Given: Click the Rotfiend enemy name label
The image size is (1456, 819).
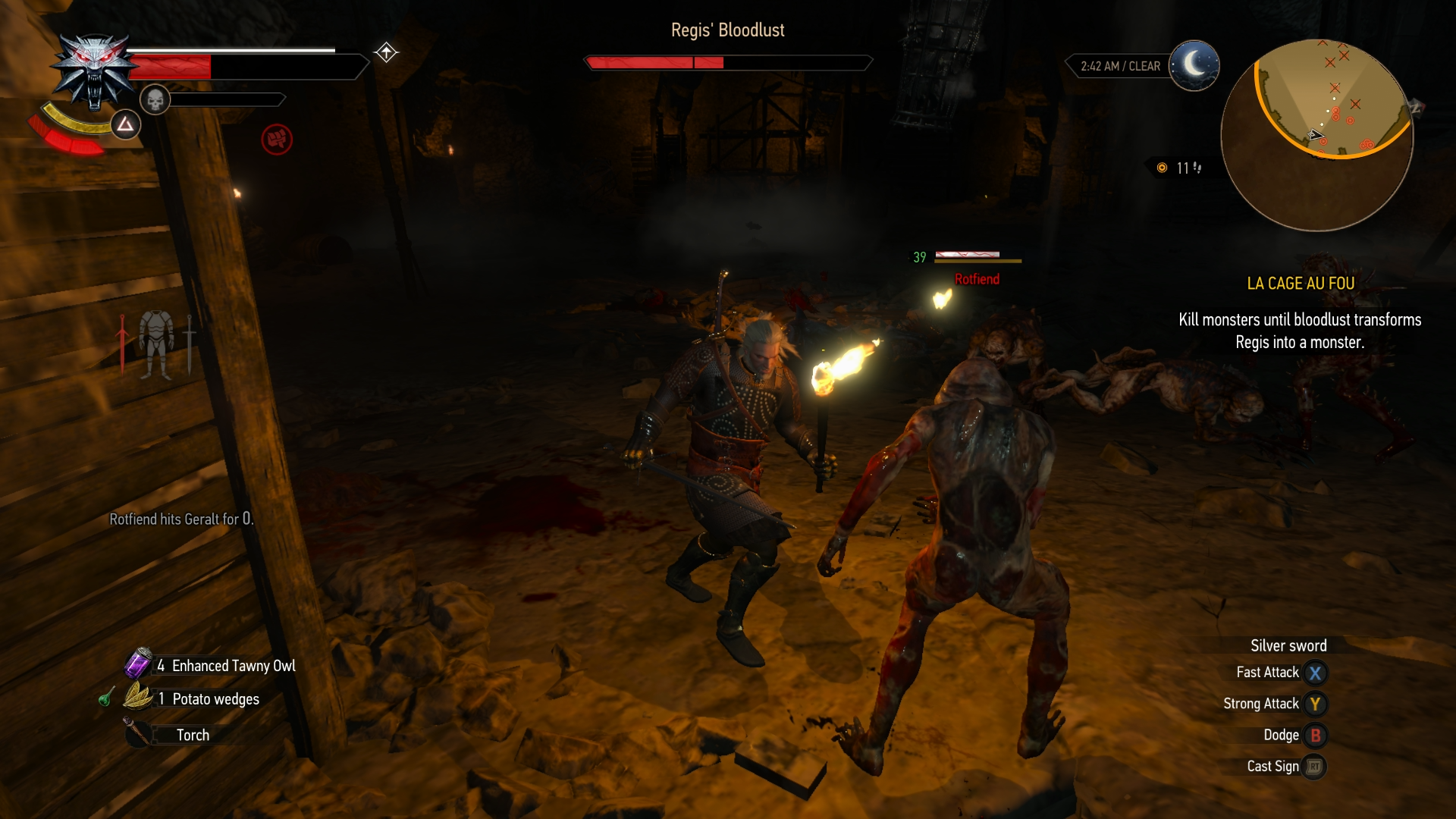Looking at the screenshot, I should [x=977, y=279].
